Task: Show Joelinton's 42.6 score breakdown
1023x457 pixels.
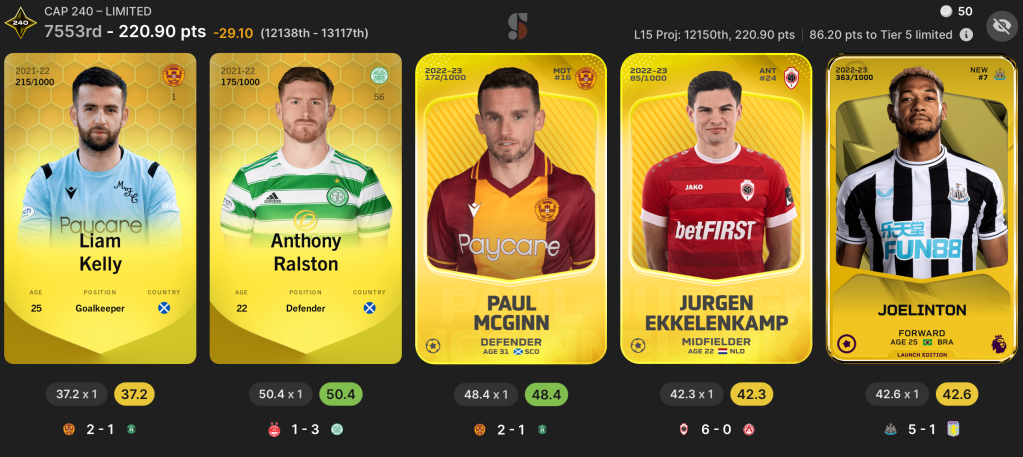Action: click(956, 394)
